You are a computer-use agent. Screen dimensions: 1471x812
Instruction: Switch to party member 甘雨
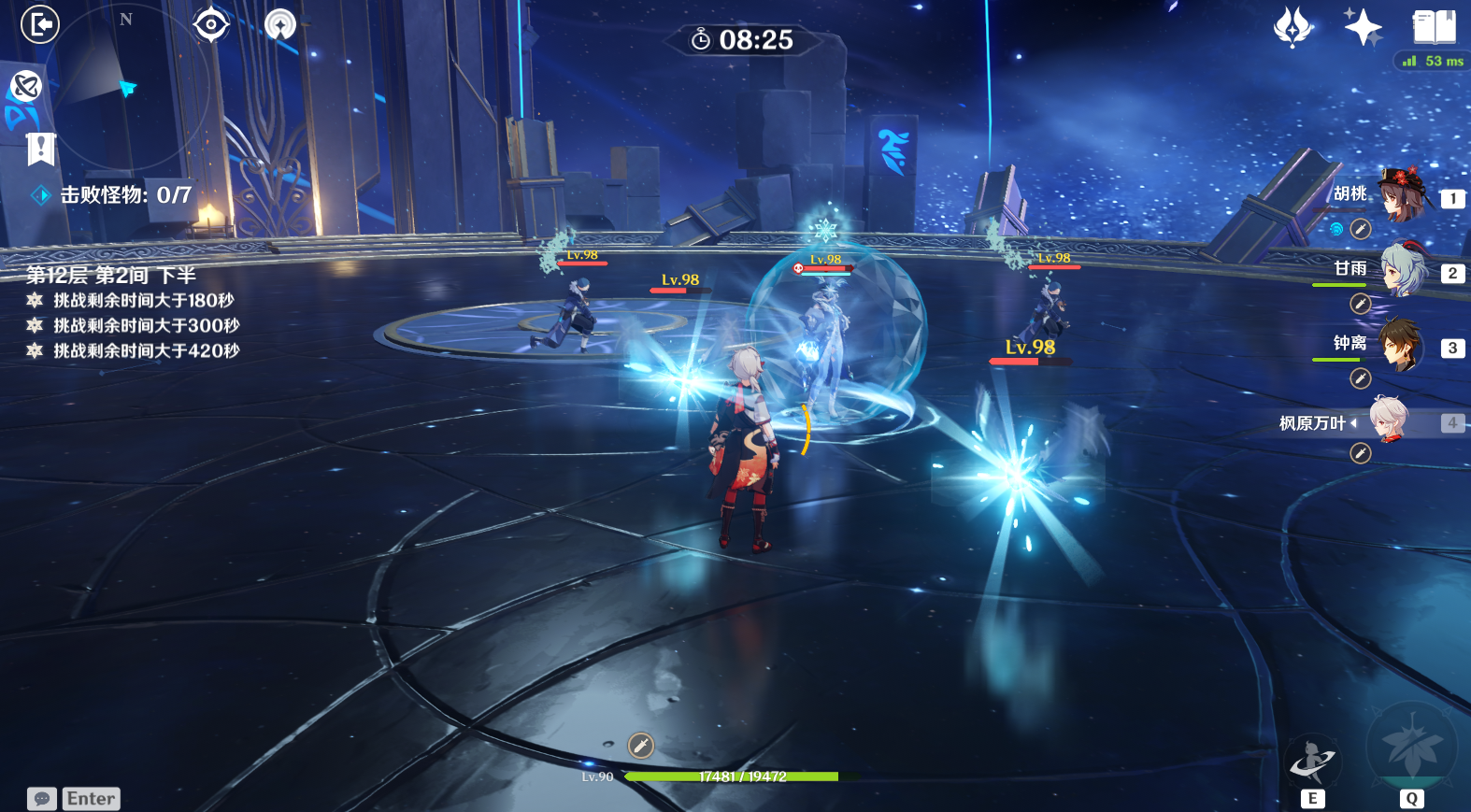point(1402,270)
